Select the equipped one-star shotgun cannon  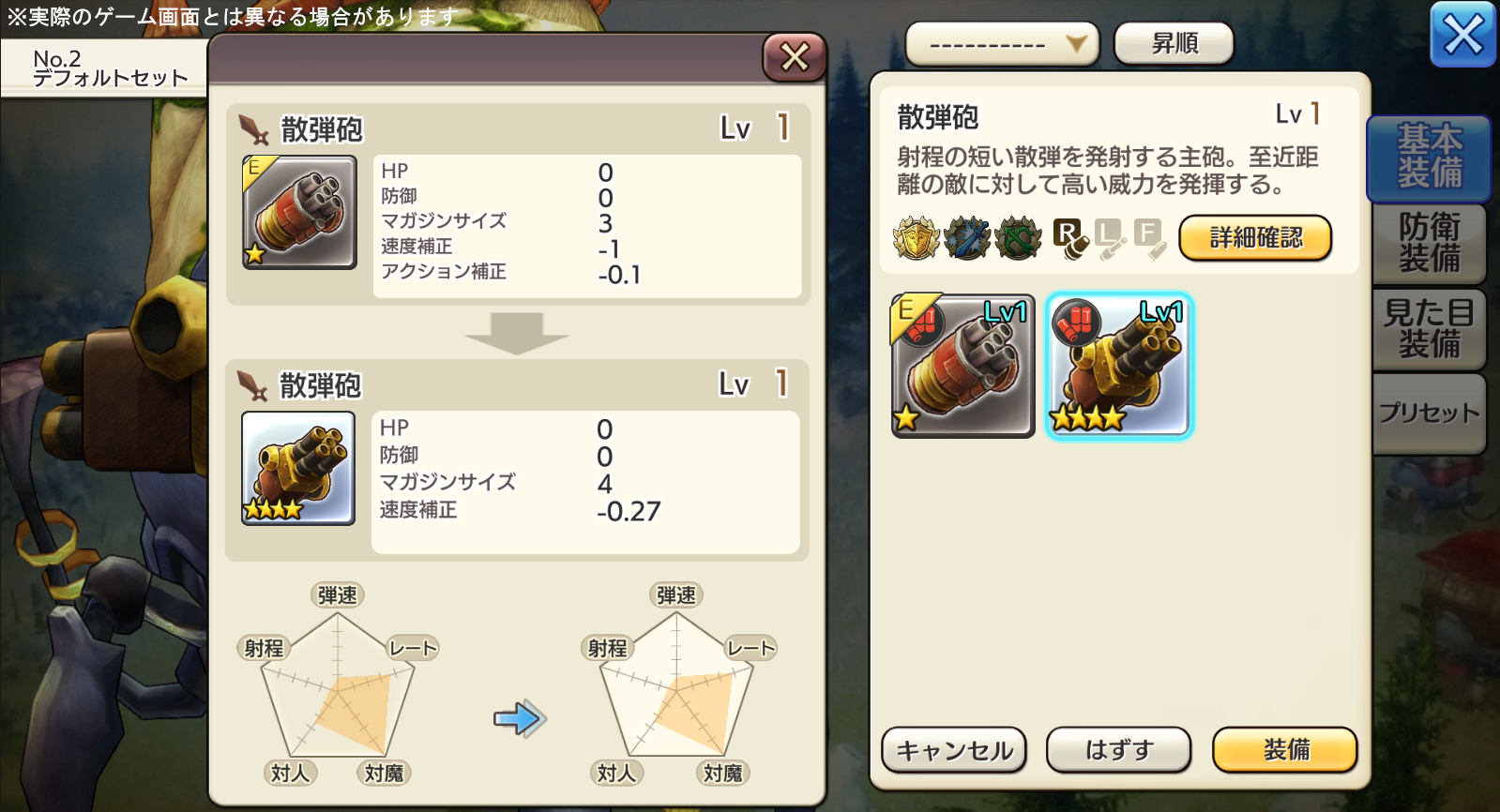tap(962, 366)
